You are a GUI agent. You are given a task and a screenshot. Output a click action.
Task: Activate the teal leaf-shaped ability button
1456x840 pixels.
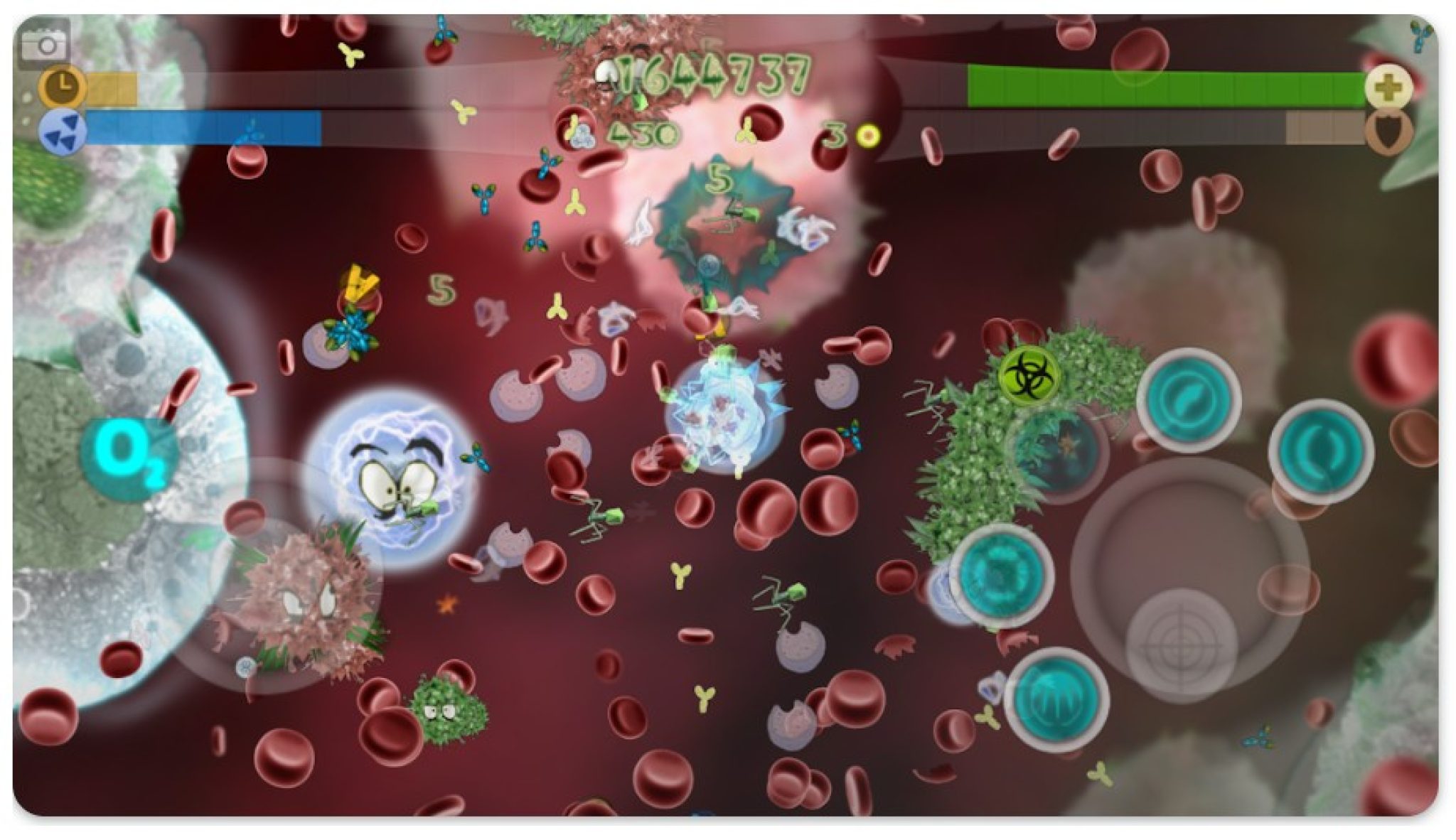click(x=1187, y=402)
